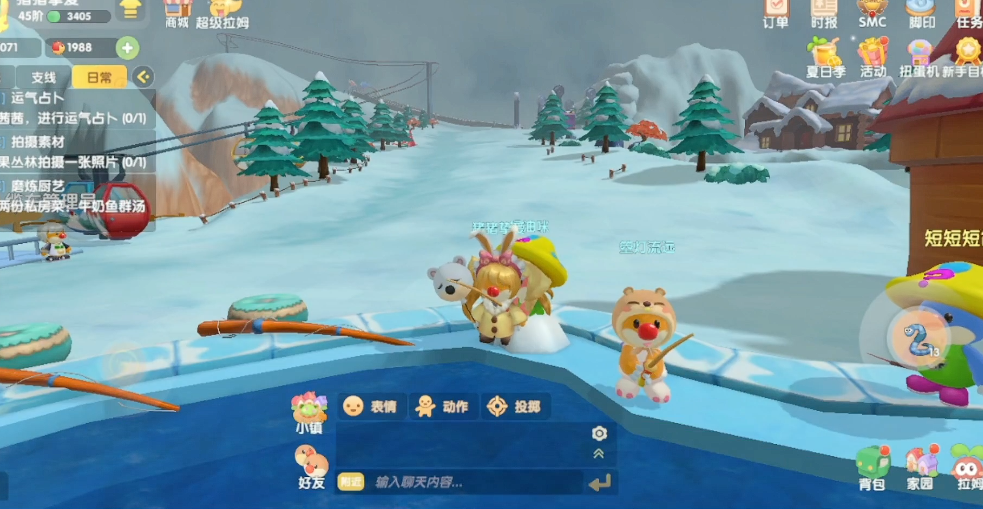Select the 日常 daily quest tab
Viewport: 983px width, 509px height.
[99, 77]
